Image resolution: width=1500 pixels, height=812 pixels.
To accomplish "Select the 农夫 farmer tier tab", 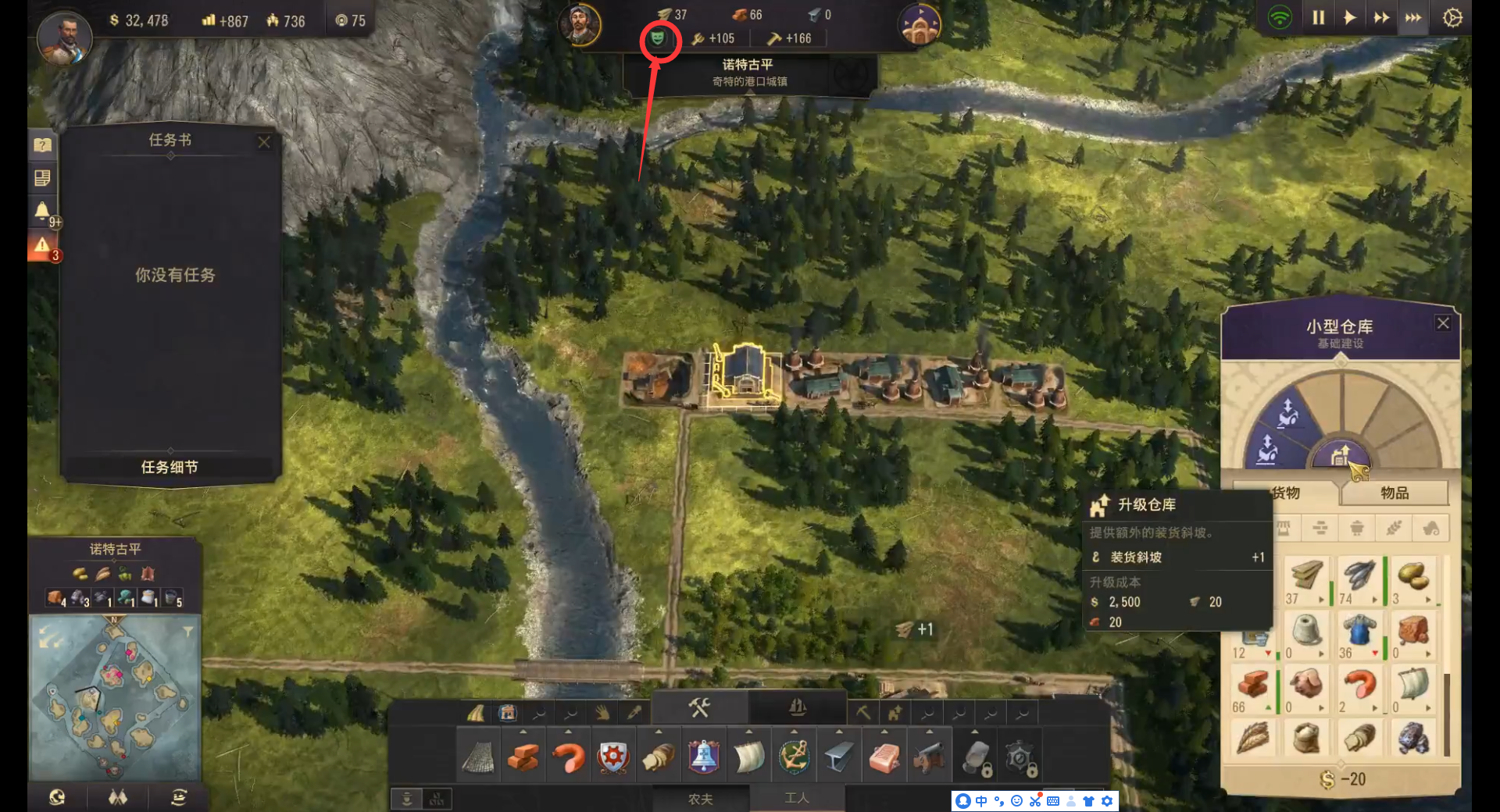I will (700, 799).
